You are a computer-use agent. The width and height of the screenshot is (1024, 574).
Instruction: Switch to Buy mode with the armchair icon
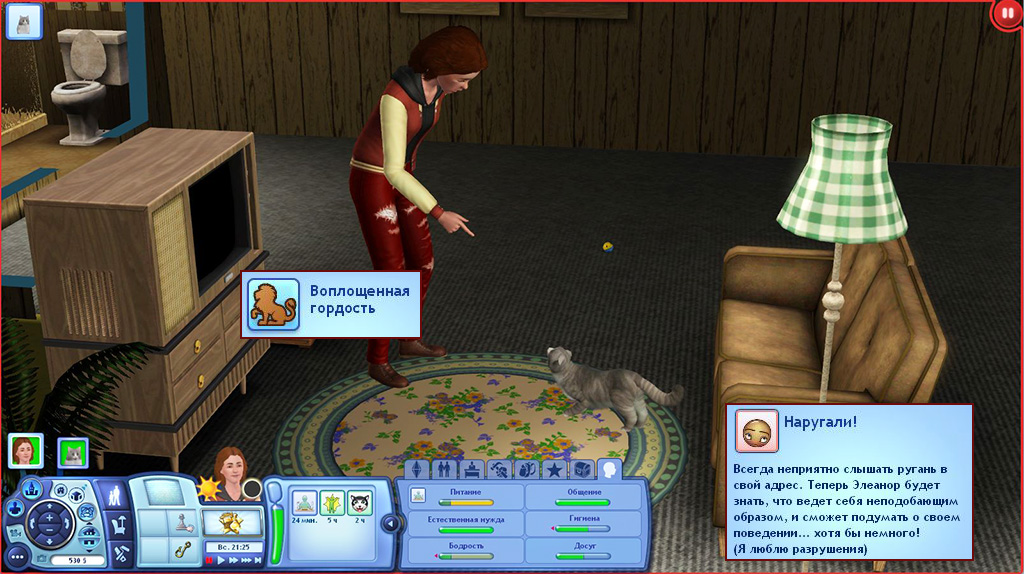117,523
